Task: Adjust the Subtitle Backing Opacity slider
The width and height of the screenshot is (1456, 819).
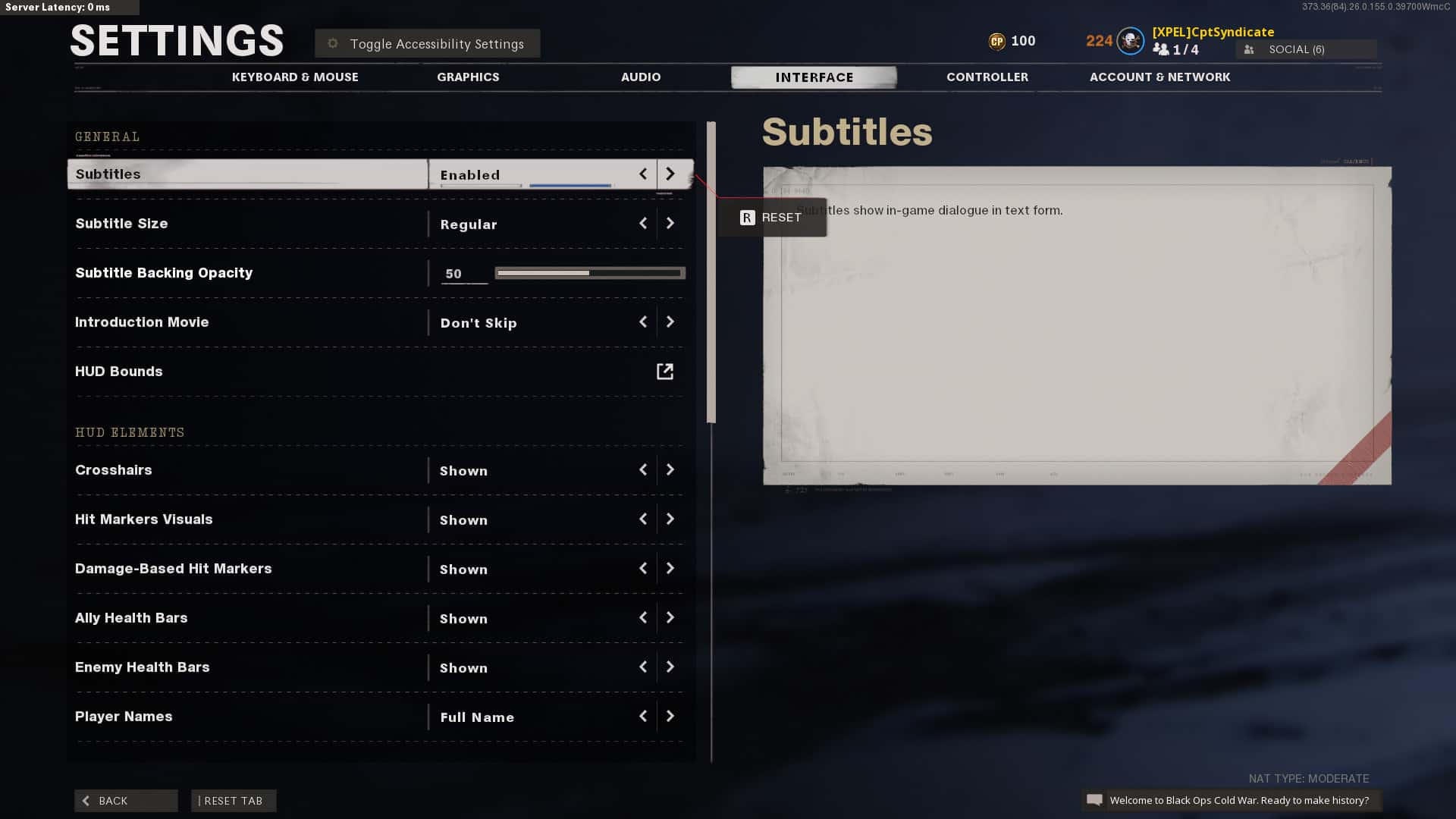Action: pyautogui.click(x=590, y=273)
